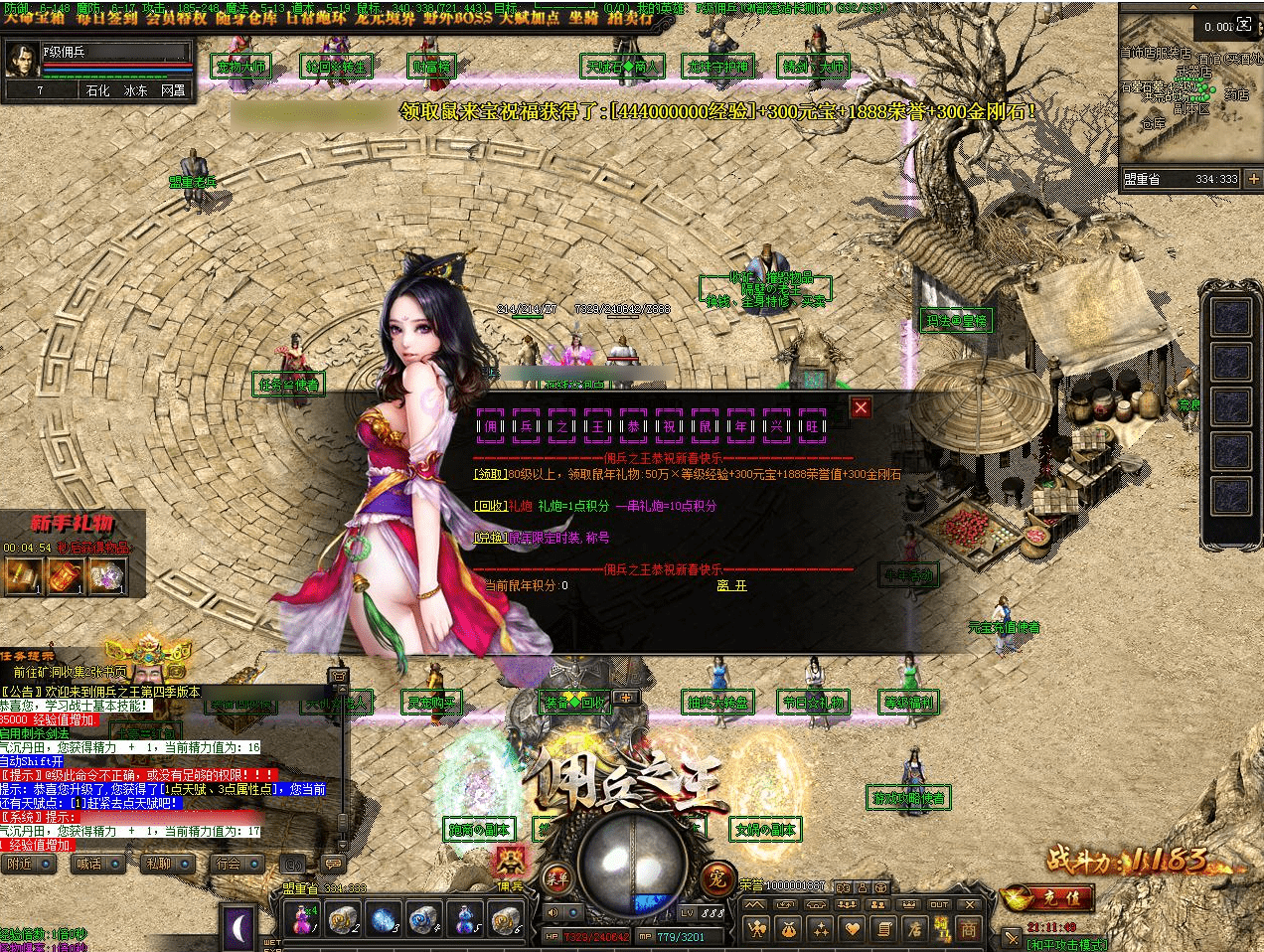Select the [回收] firecracker recycle option
Screen dimensions: 1264x952
(x=490, y=506)
